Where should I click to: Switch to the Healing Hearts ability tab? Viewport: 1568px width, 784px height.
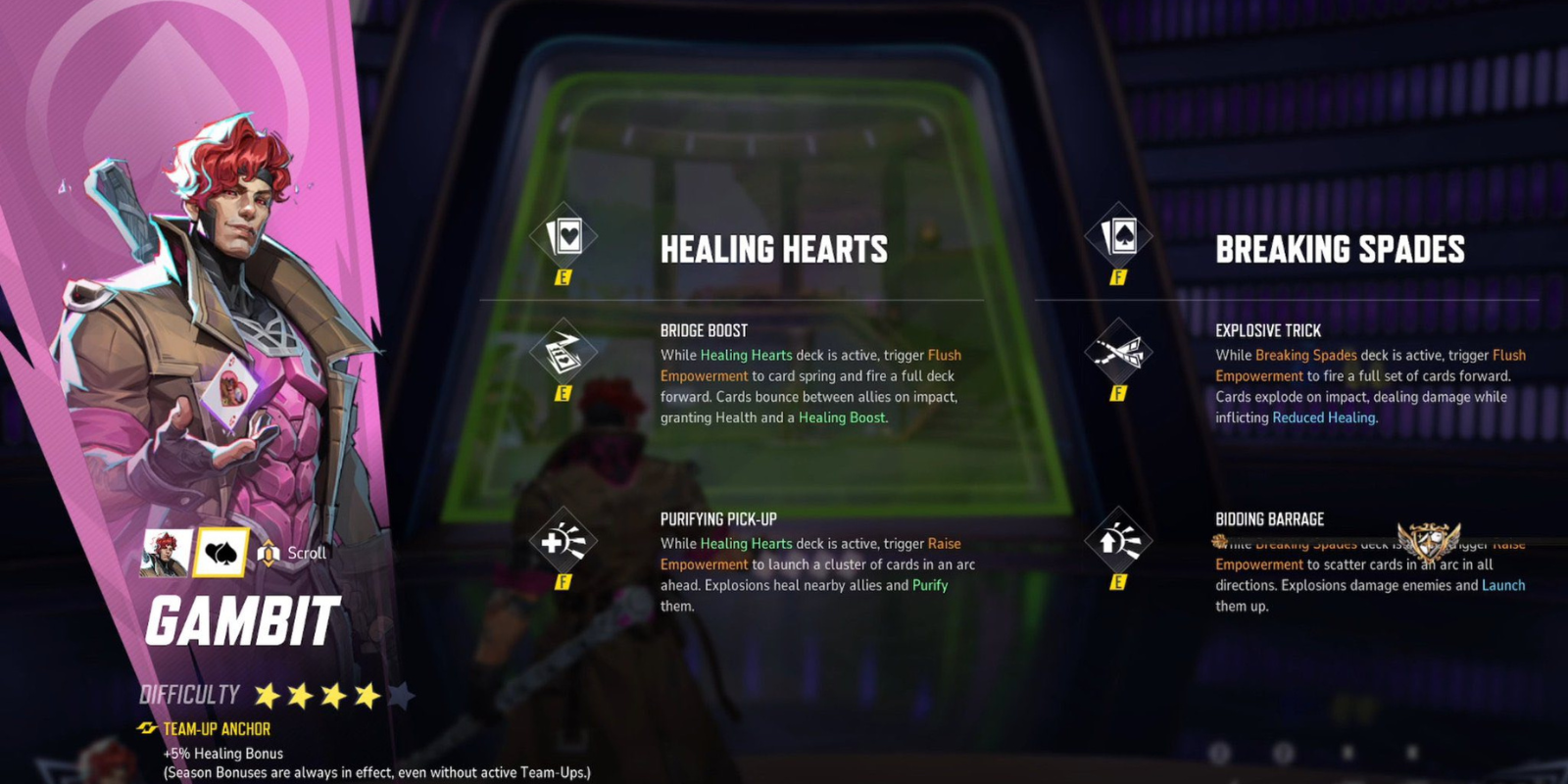(774, 248)
